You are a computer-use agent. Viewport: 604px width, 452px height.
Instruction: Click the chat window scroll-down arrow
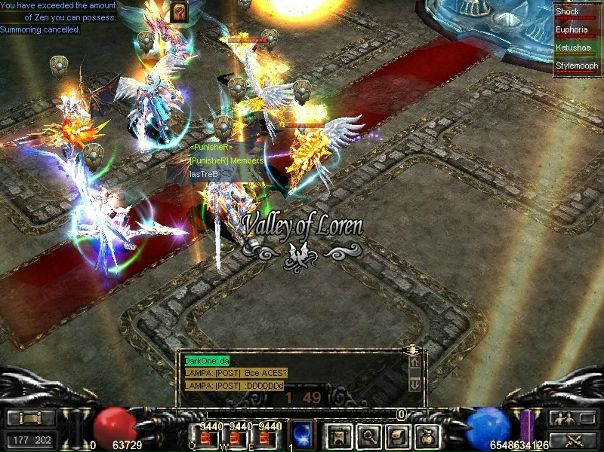415,385
